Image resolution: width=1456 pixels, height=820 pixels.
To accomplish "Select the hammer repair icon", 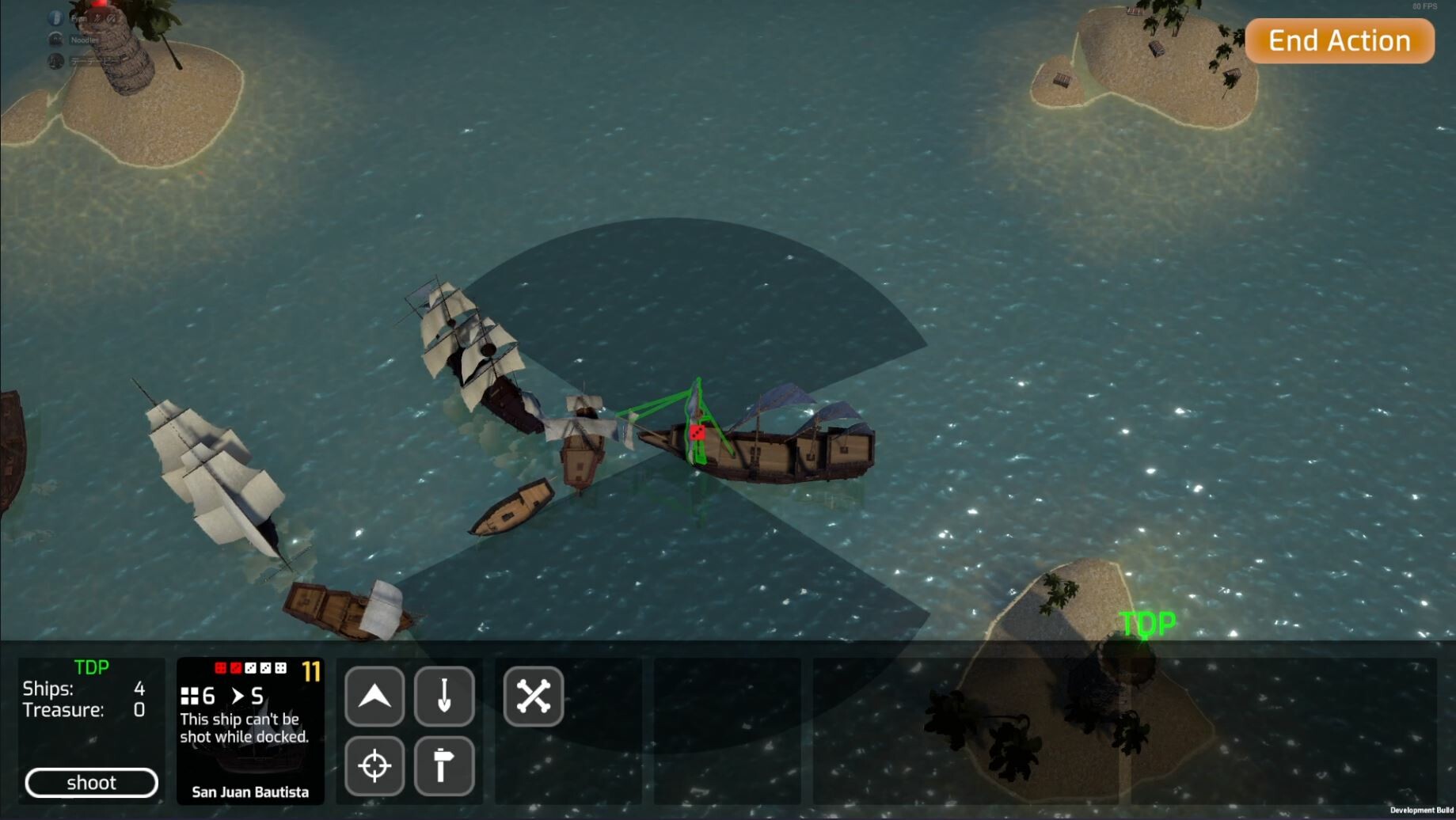I will click(444, 765).
